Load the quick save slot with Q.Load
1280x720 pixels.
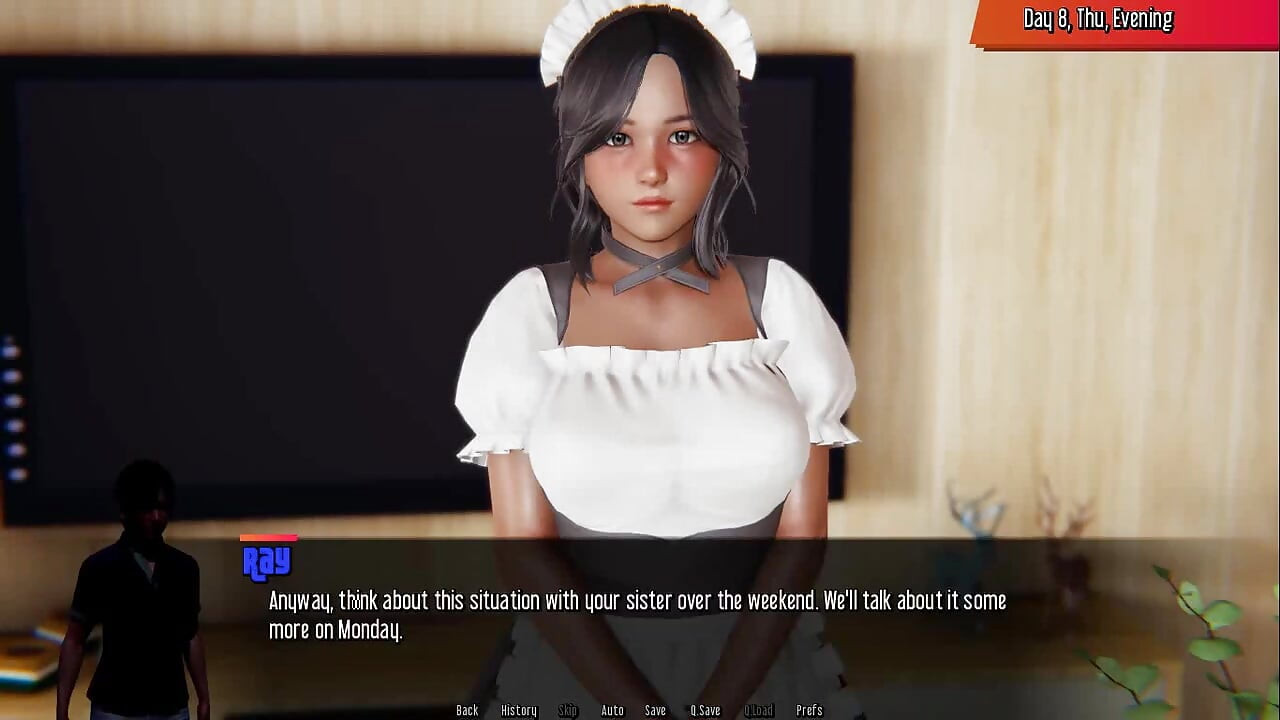[757, 710]
